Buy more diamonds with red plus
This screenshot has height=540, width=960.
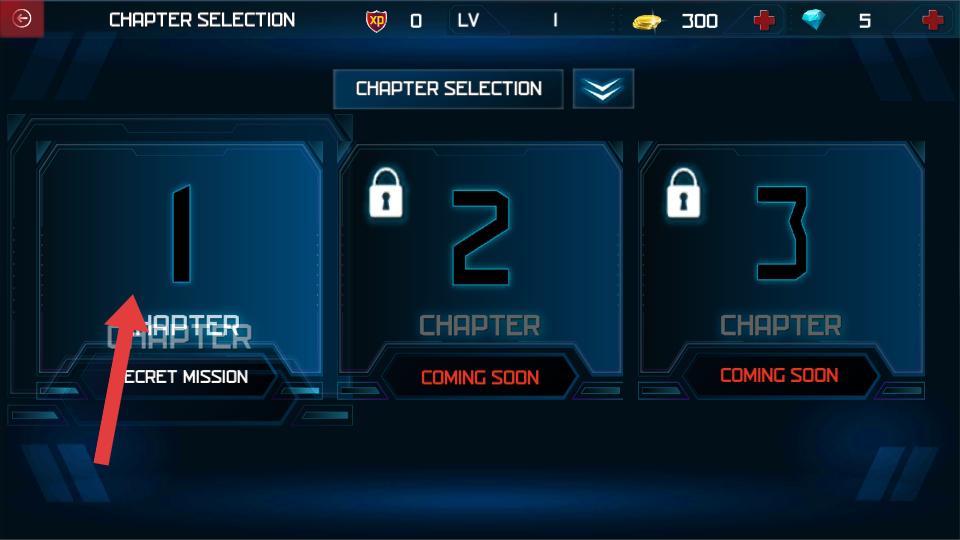[x=932, y=20]
